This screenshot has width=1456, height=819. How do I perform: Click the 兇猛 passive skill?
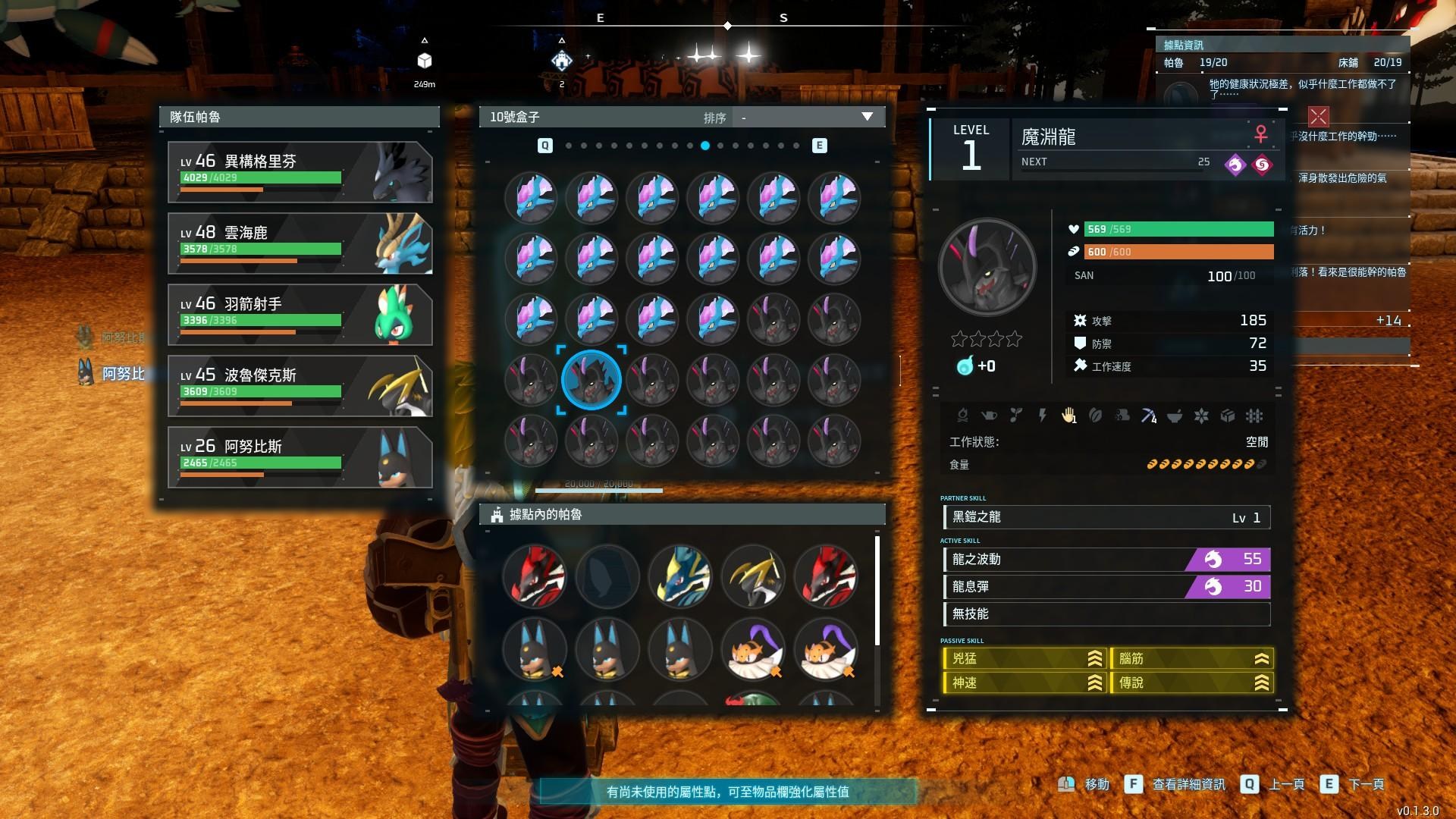tap(1024, 658)
